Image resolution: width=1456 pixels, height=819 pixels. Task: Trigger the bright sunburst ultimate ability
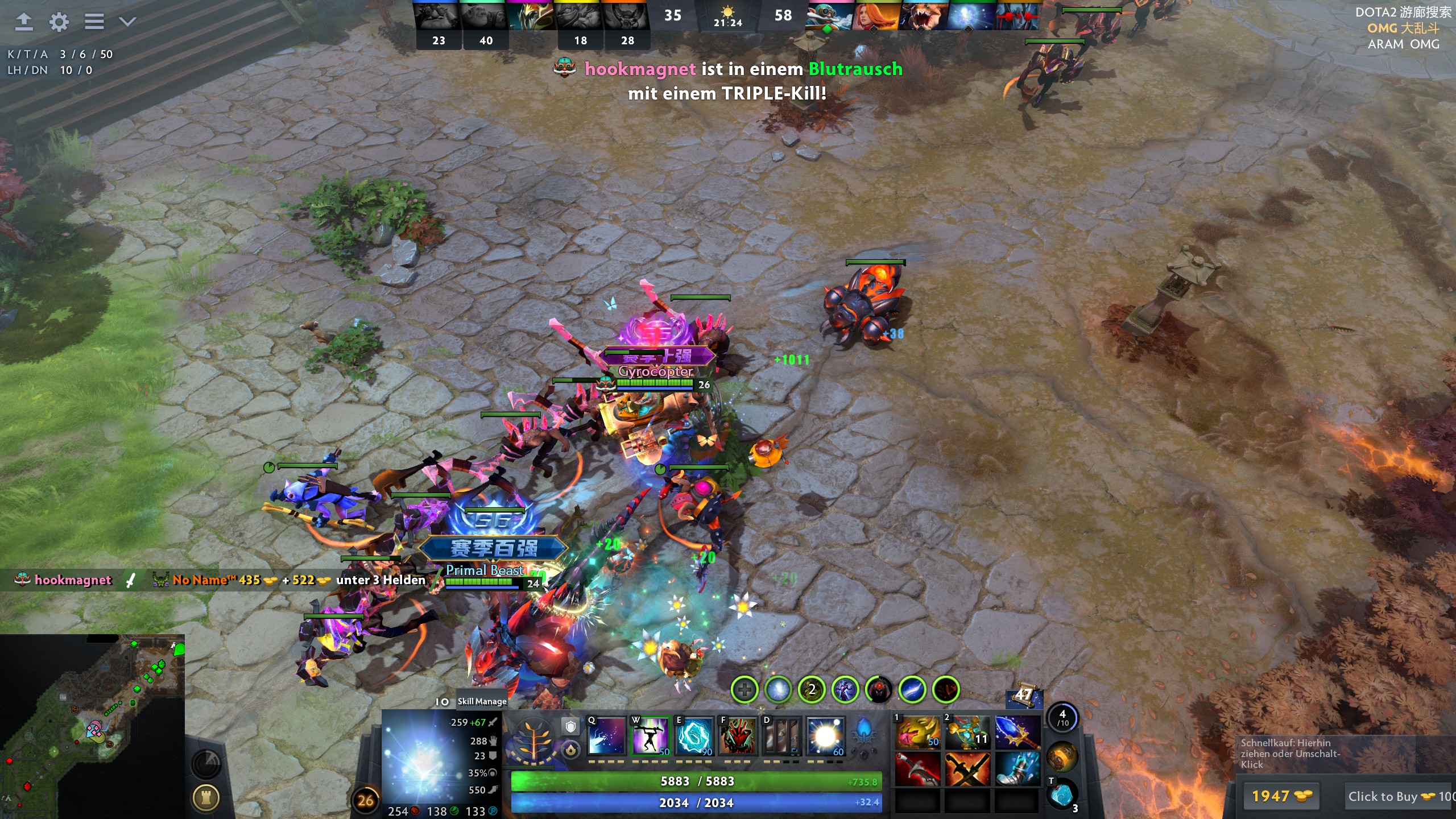pyautogui.click(x=825, y=736)
